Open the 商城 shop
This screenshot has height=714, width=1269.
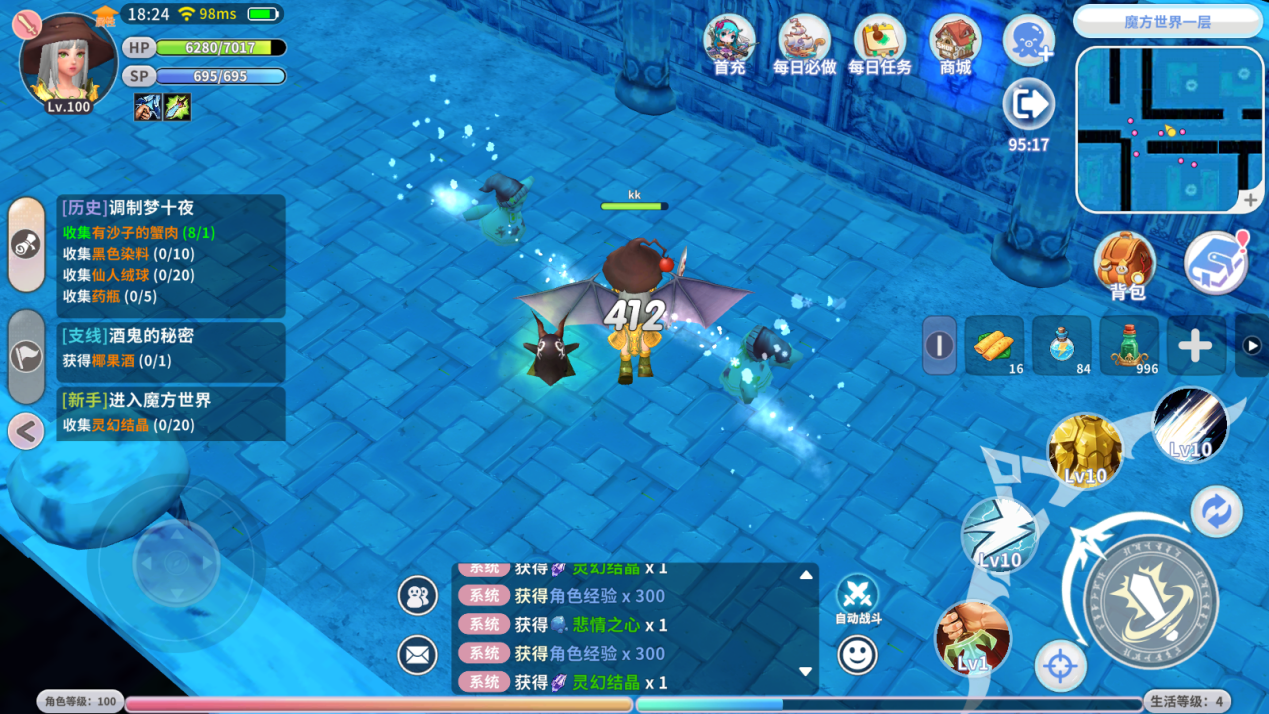tap(955, 45)
